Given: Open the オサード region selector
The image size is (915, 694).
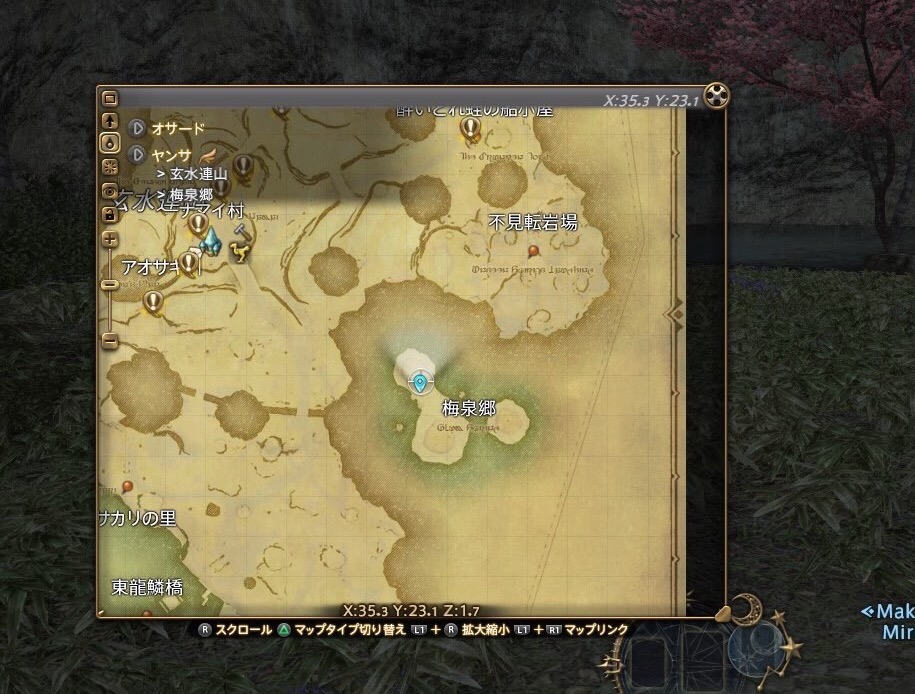Looking at the screenshot, I should point(138,129).
